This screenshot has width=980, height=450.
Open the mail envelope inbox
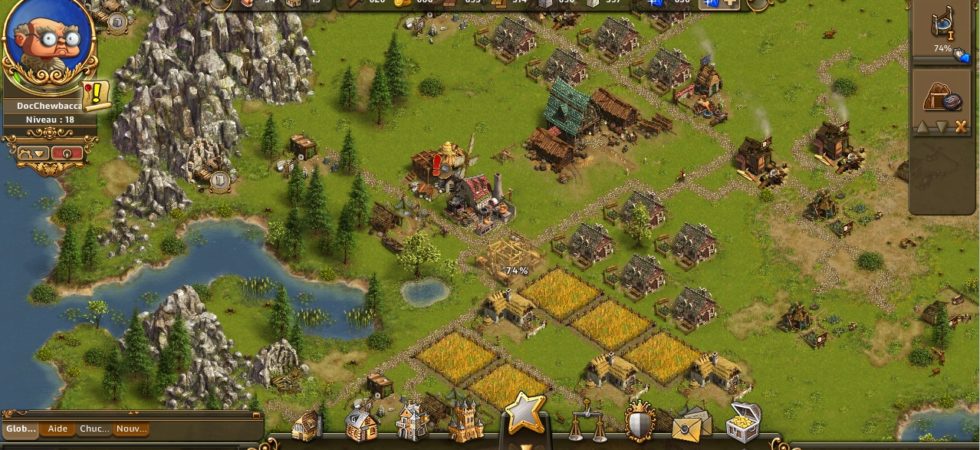[690, 424]
